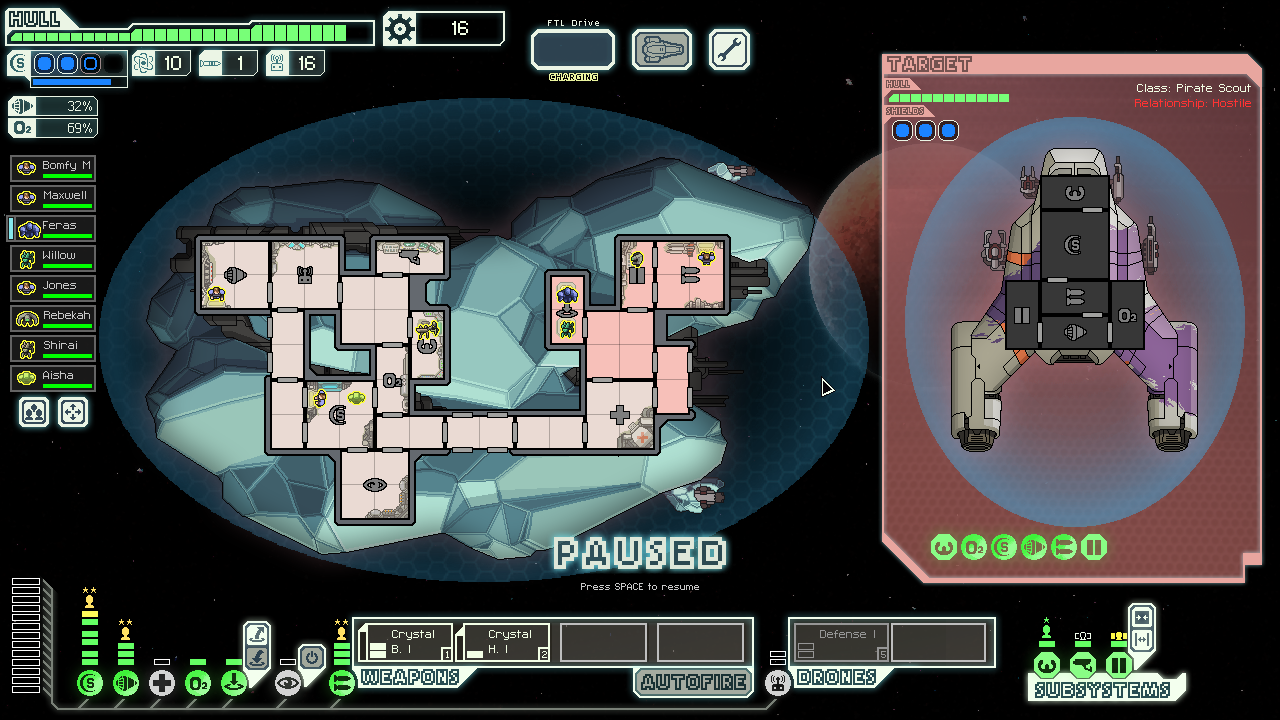Click the shields system icon
Screen dimensions: 1280x720
90,684
